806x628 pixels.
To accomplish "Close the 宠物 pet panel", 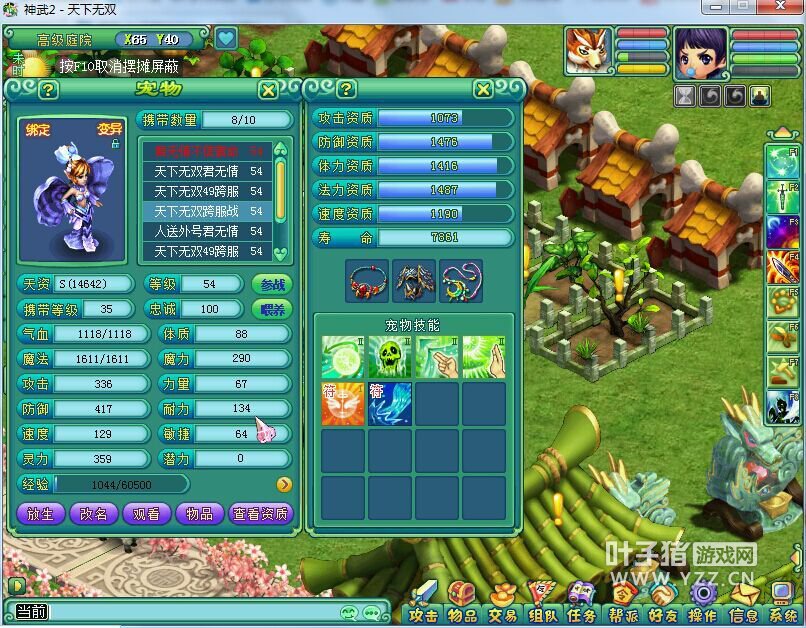I will click(x=268, y=90).
